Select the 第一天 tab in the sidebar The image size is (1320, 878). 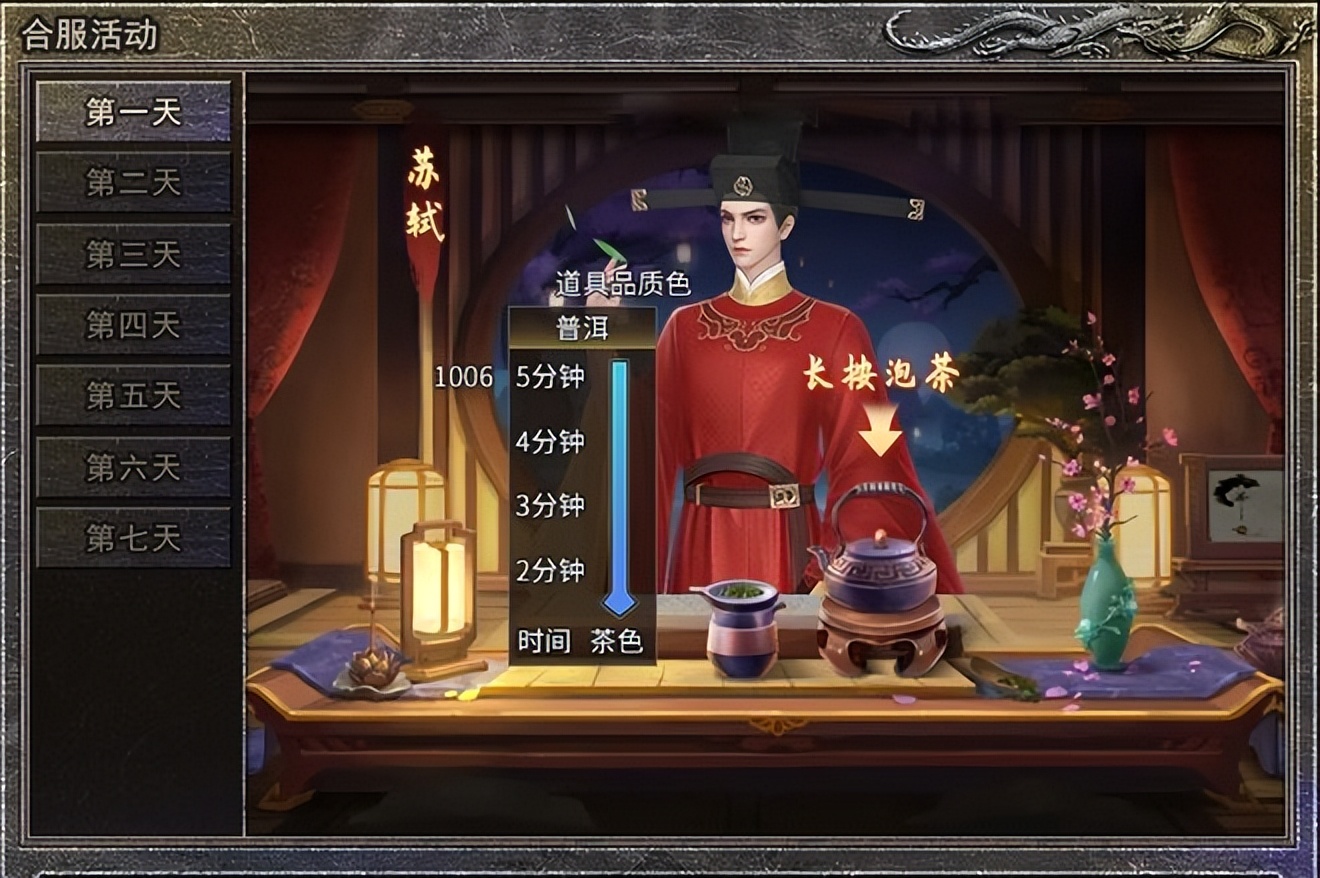(131, 113)
